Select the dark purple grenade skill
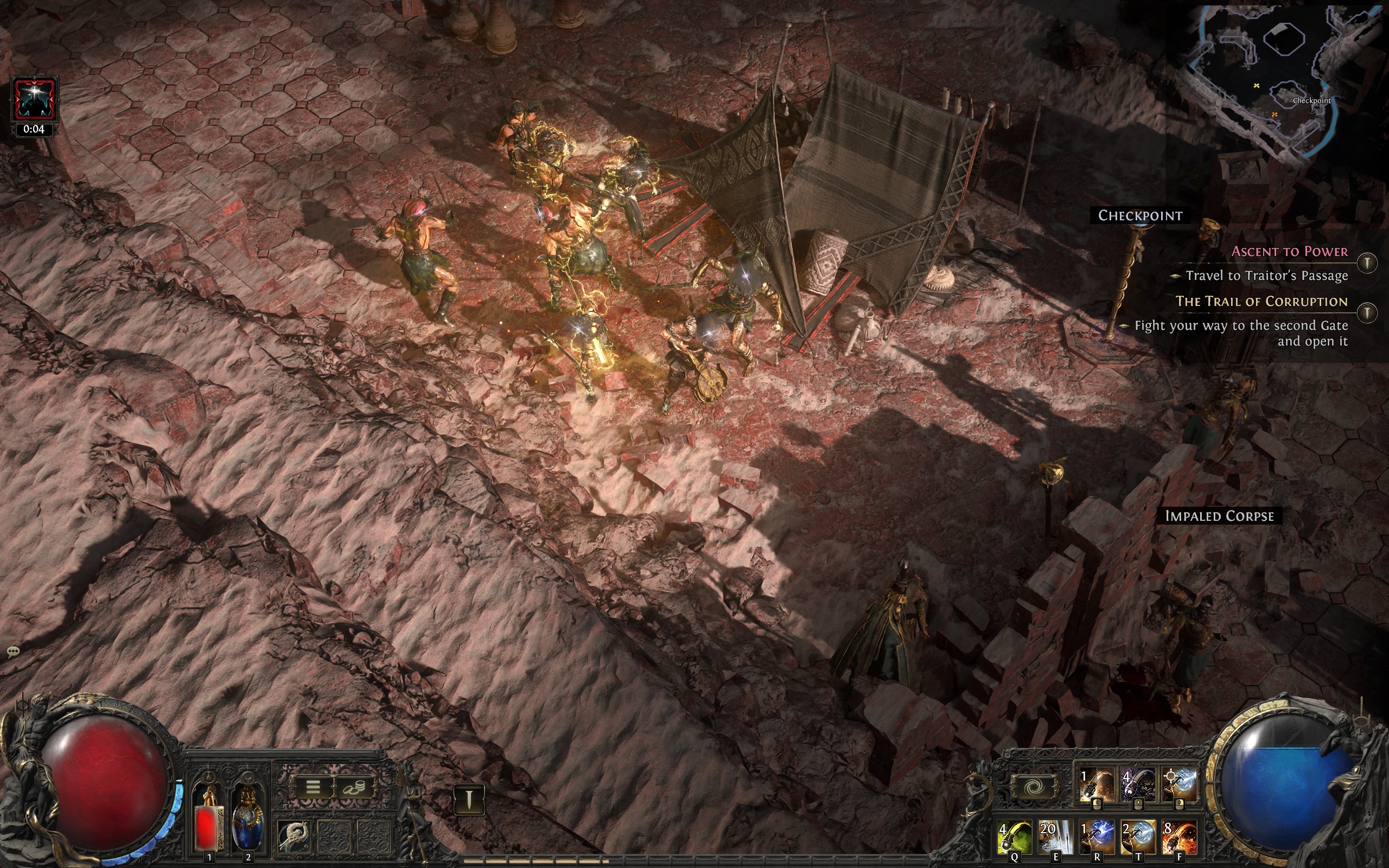The height and width of the screenshot is (868, 1389). click(x=1138, y=785)
